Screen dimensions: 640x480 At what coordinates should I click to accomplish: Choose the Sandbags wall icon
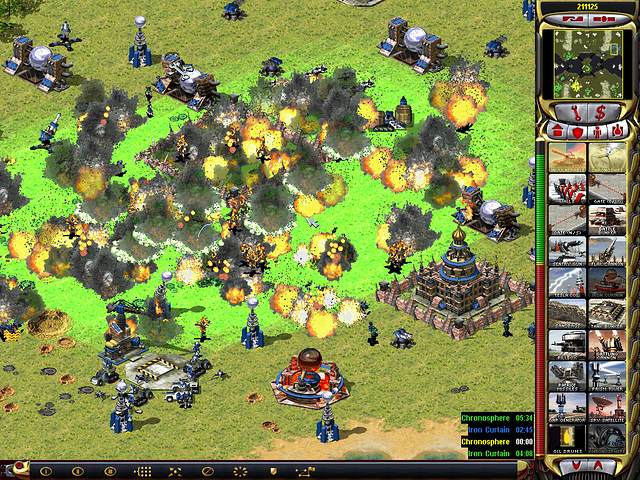coord(568,313)
